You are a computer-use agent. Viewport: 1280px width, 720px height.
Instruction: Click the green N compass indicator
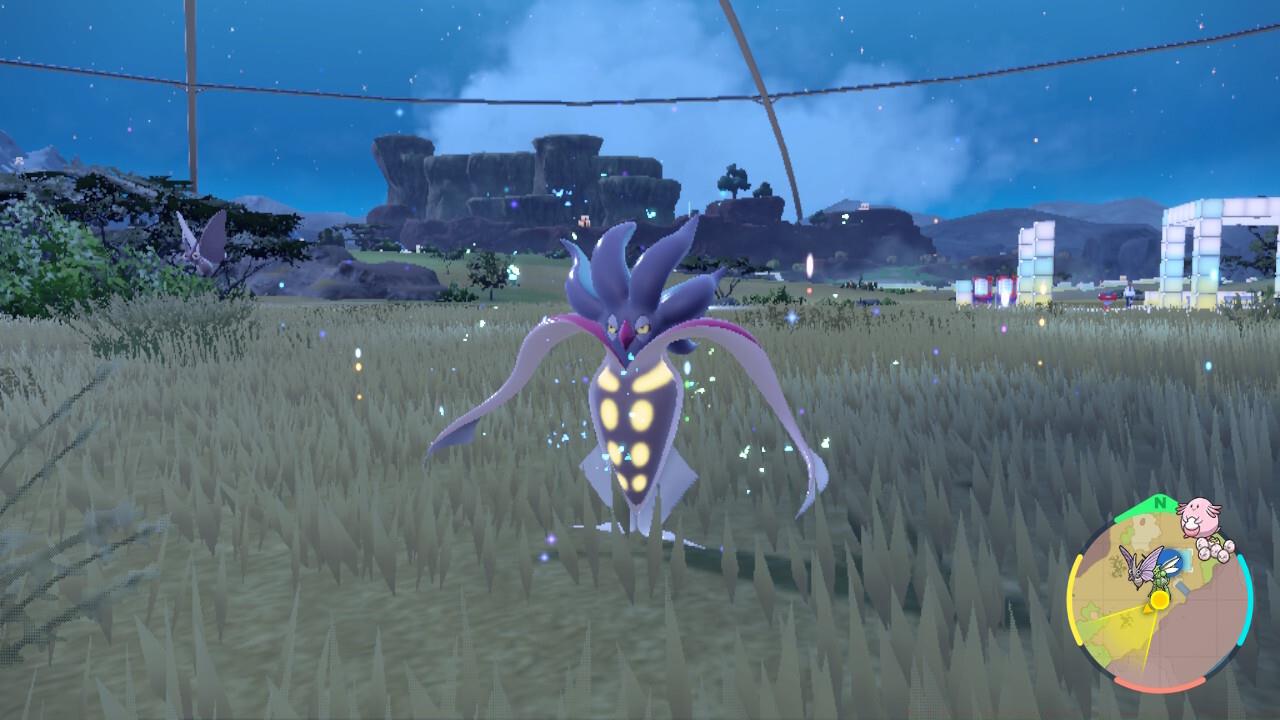pyautogui.click(x=1159, y=503)
